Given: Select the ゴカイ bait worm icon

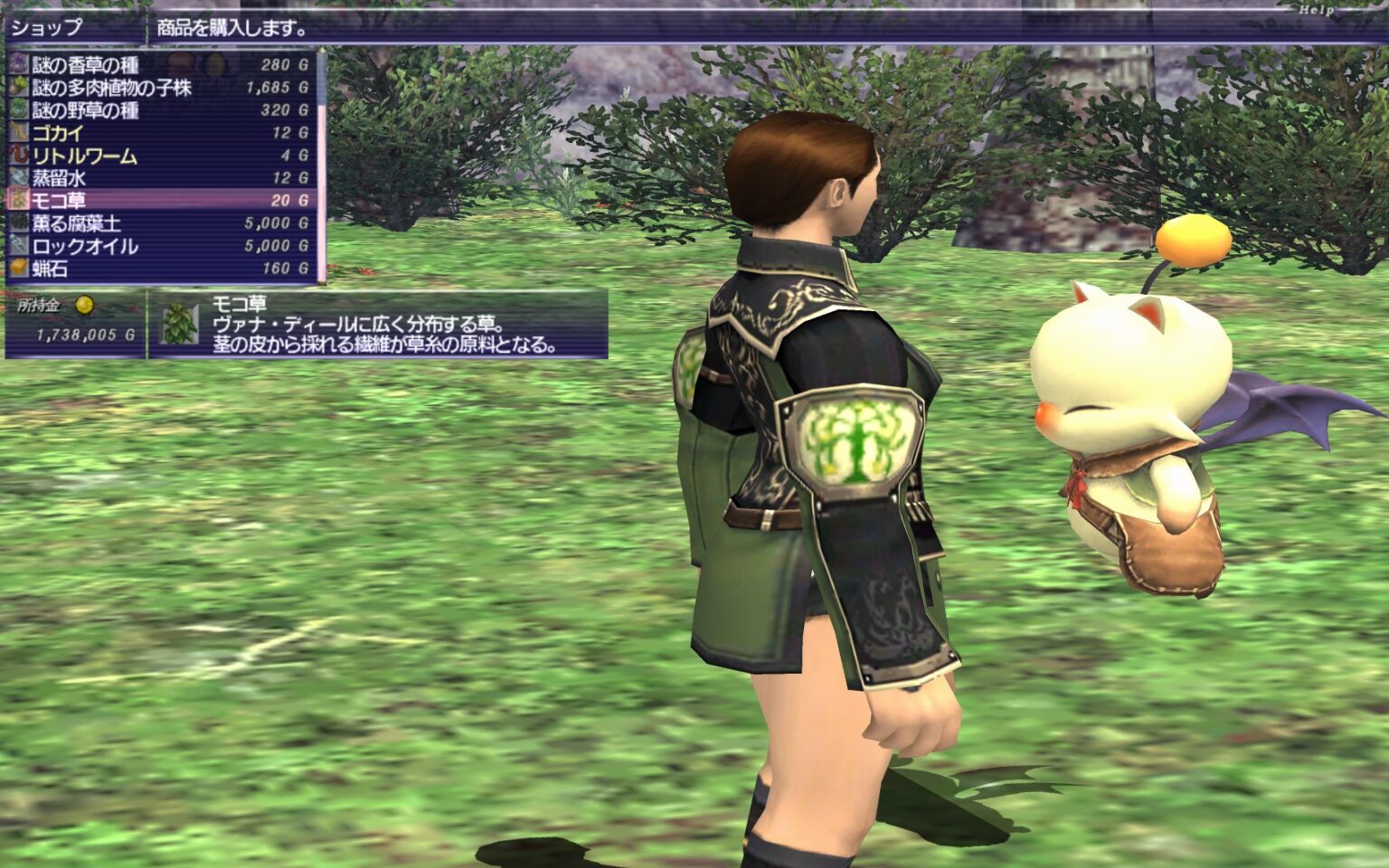Looking at the screenshot, I should pyautogui.click(x=20, y=131).
